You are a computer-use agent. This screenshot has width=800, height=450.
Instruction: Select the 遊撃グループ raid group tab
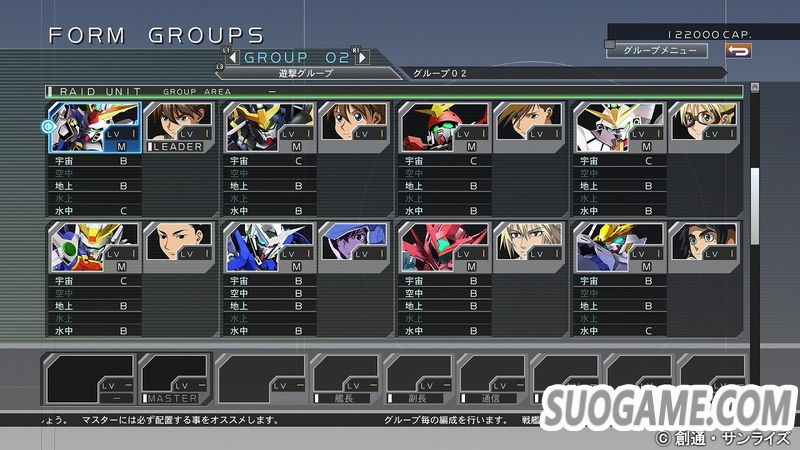(305, 73)
